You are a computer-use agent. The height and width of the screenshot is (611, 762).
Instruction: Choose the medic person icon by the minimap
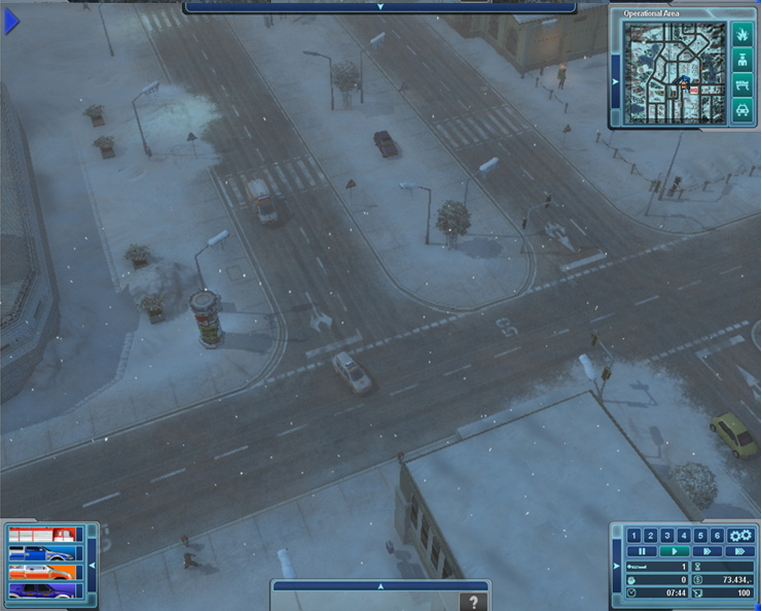coord(742,59)
